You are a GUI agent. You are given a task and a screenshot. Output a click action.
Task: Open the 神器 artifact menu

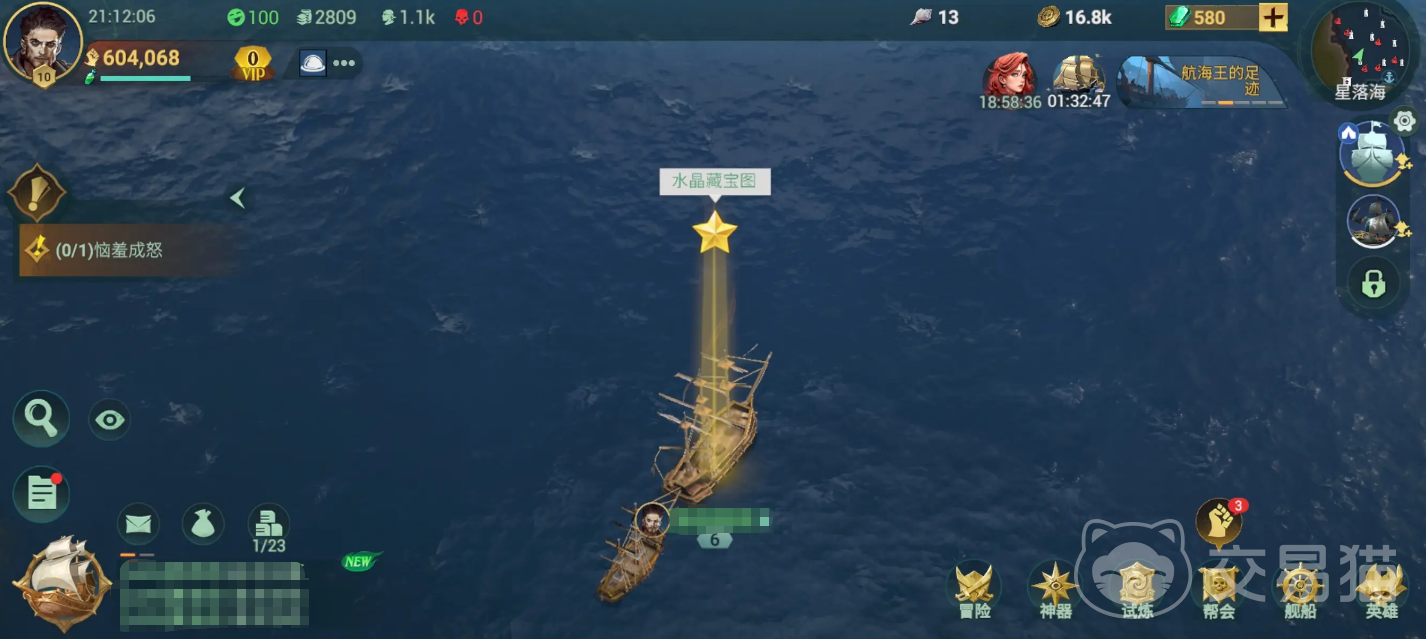click(x=1055, y=589)
